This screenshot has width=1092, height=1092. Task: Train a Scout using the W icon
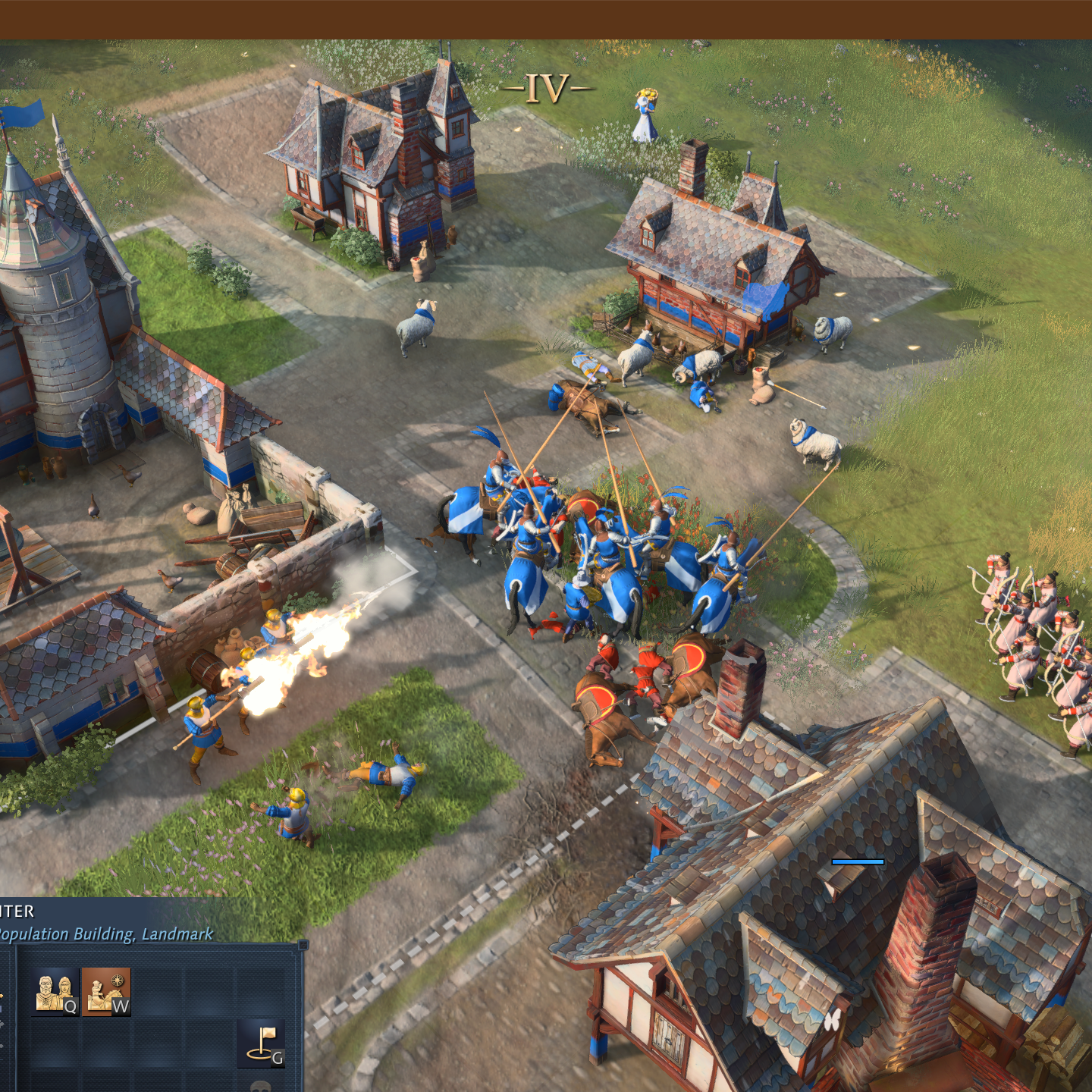coord(105,992)
